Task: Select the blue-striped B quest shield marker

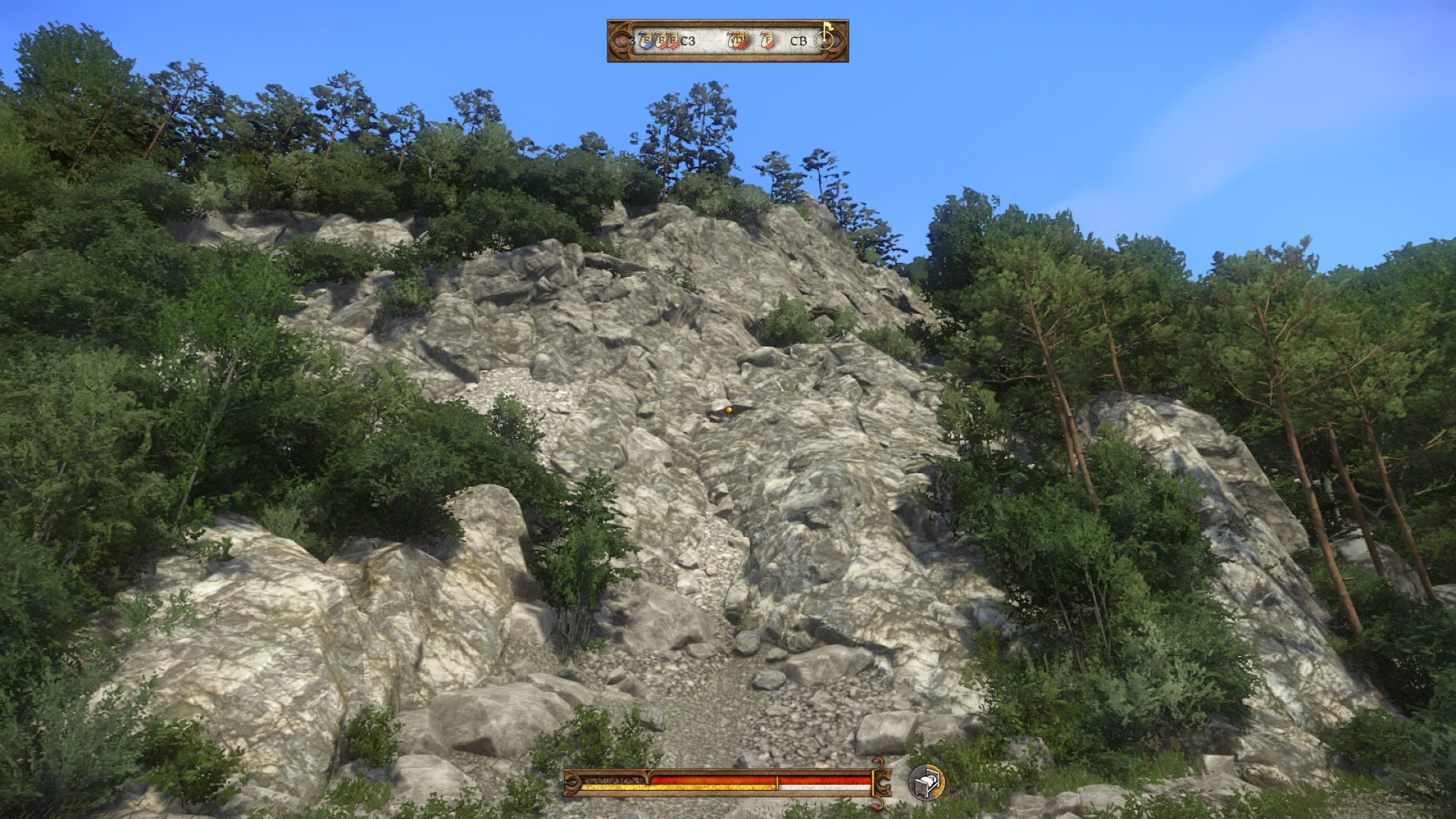Action: 646,40
